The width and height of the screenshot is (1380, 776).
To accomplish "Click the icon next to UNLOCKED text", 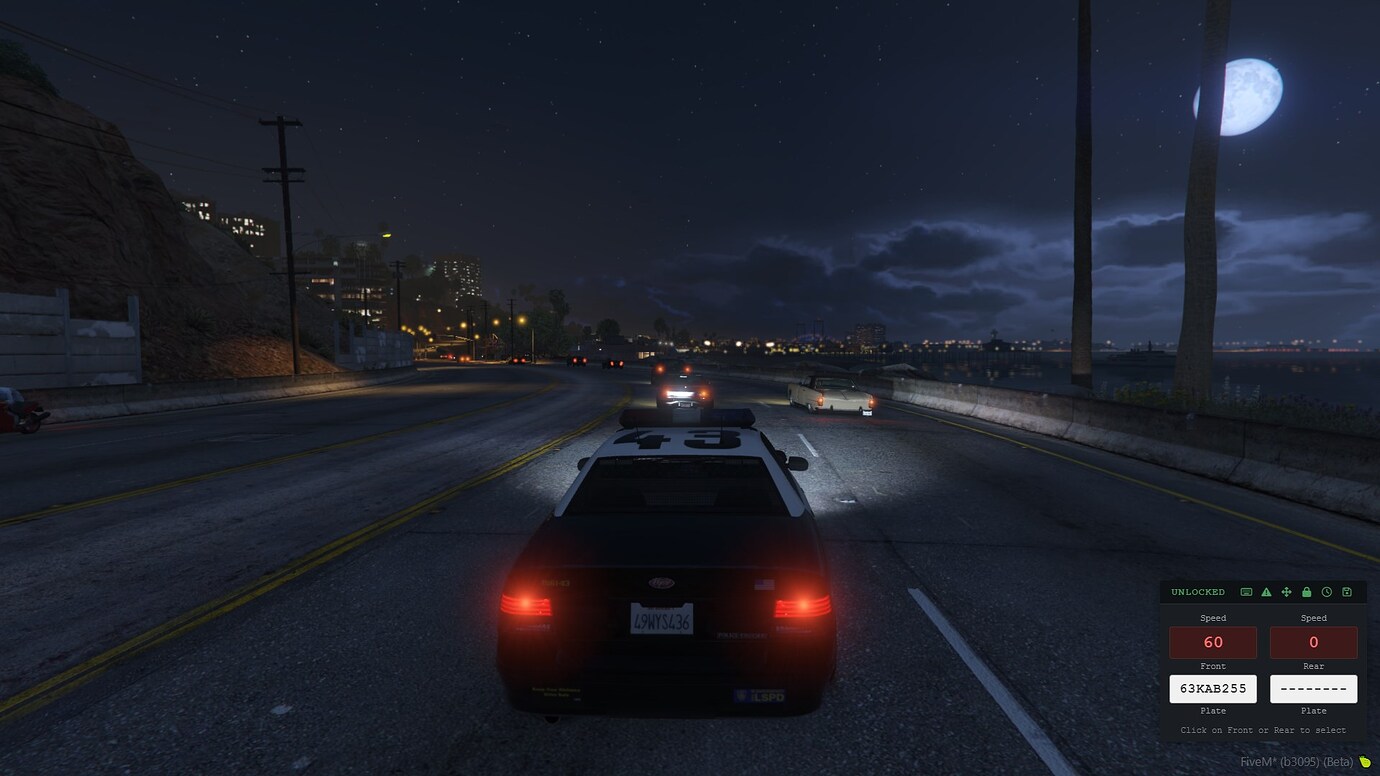I will pyautogui.click(x=1246, y=591).
